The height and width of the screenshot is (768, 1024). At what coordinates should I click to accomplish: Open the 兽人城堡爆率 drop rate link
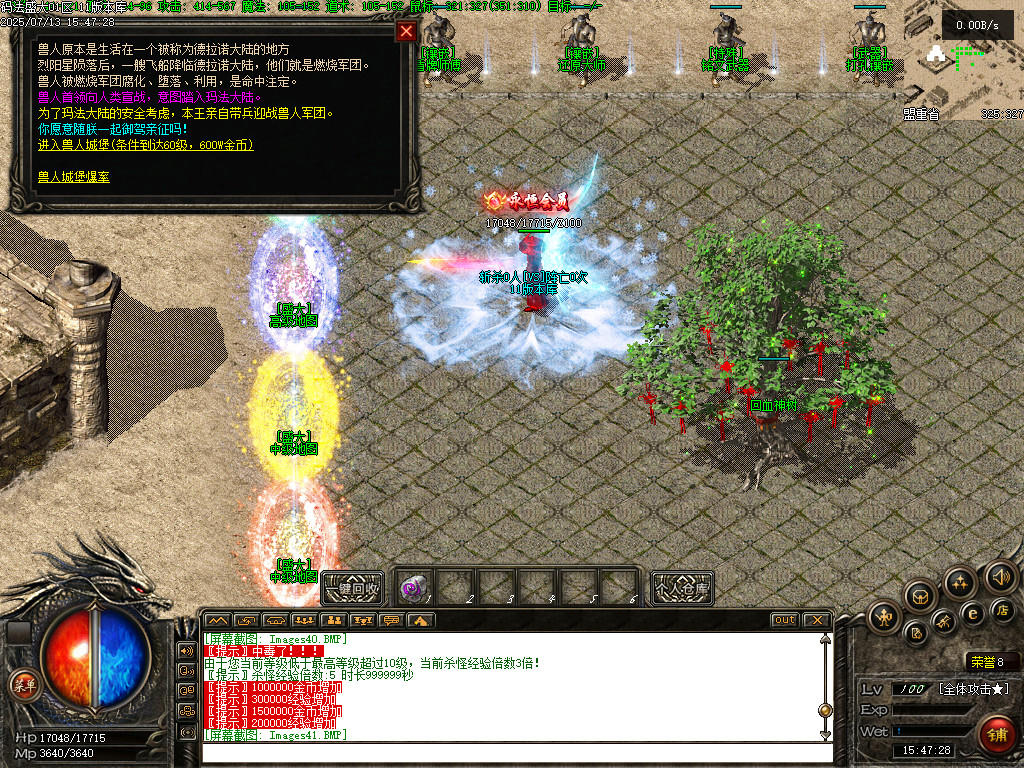click(x=74, y=177)
